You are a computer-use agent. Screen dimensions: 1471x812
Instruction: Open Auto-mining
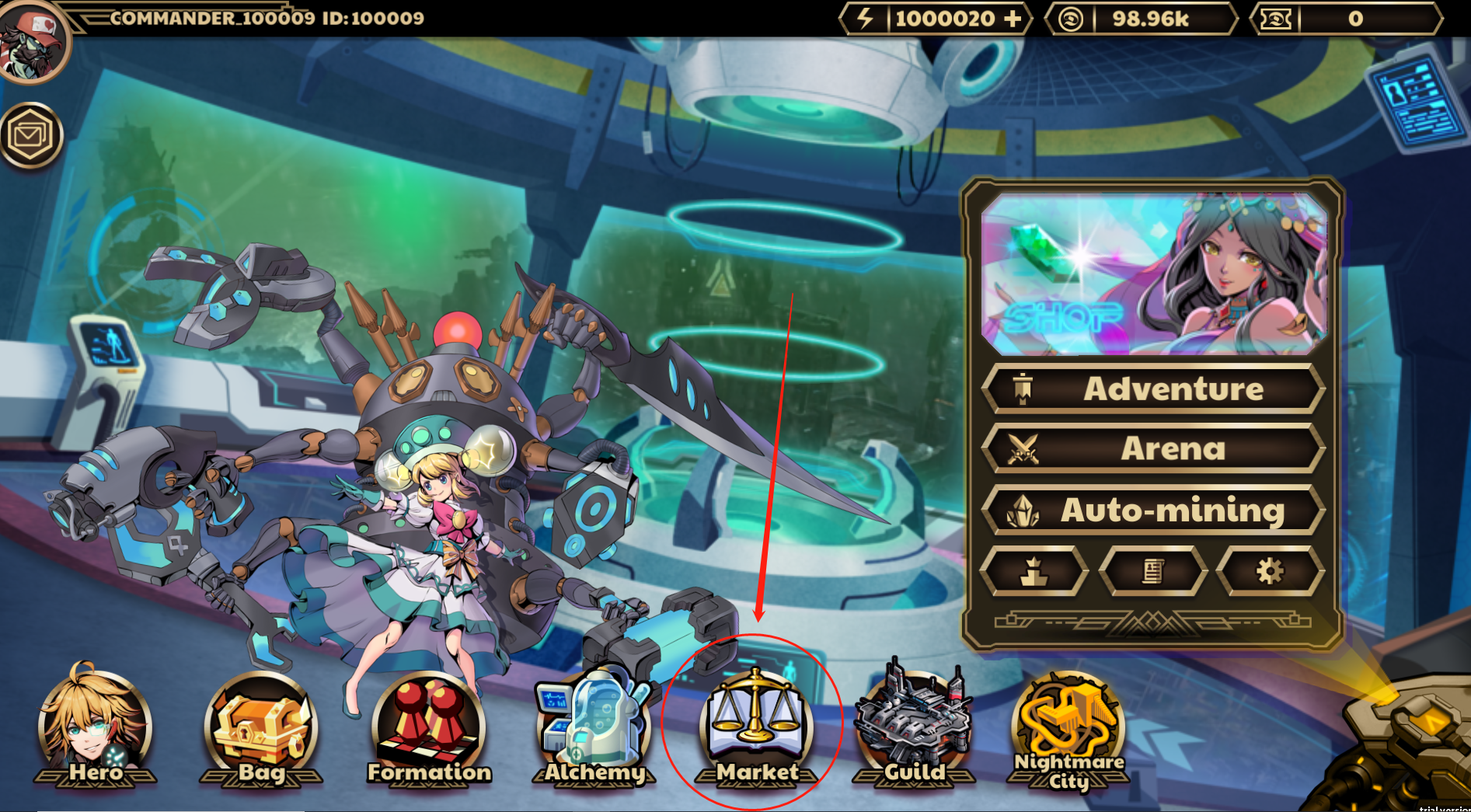click(x=1153, y=510)
